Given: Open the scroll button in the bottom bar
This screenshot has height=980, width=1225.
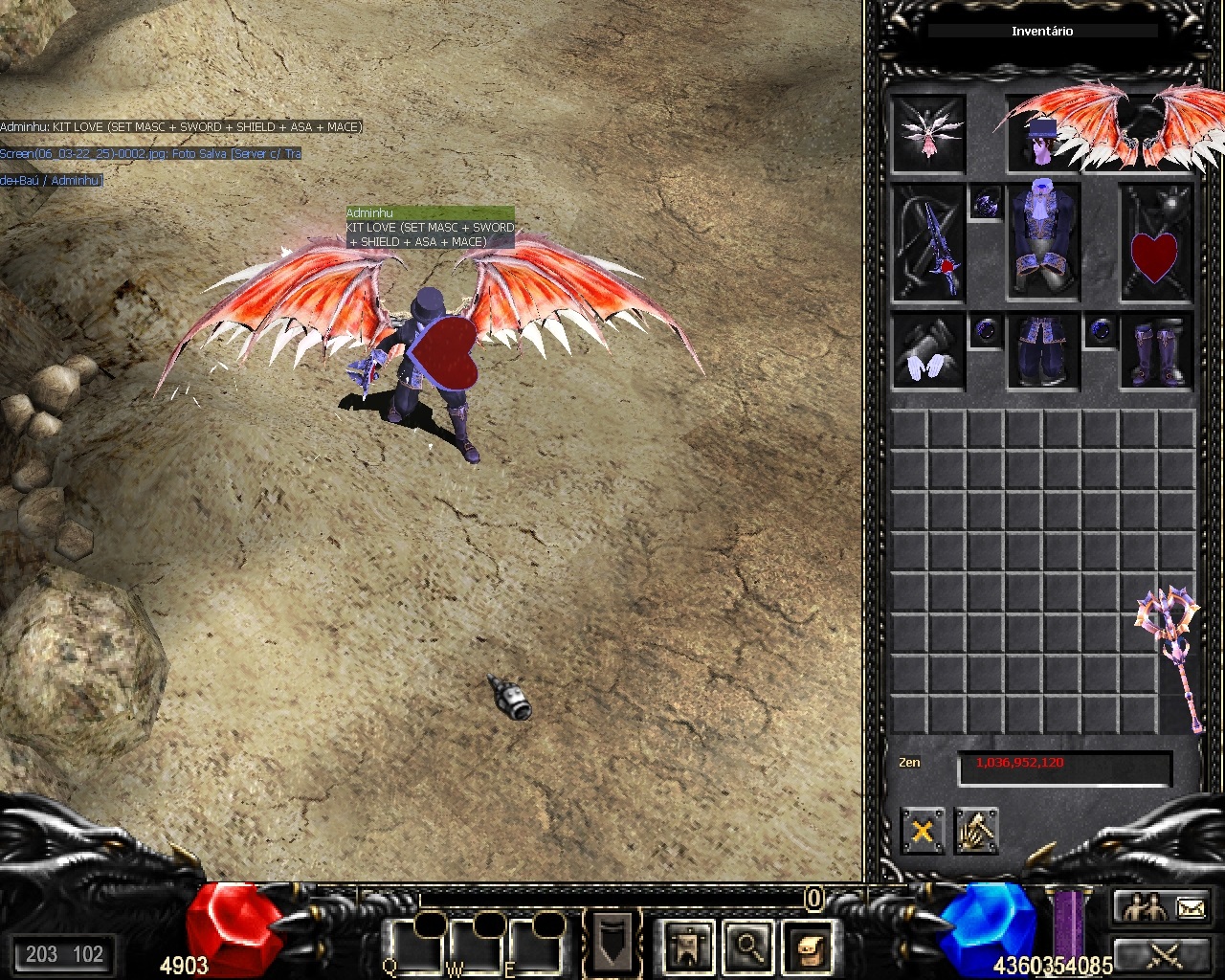Looking at the screenshot, I should tap(807, 947).
